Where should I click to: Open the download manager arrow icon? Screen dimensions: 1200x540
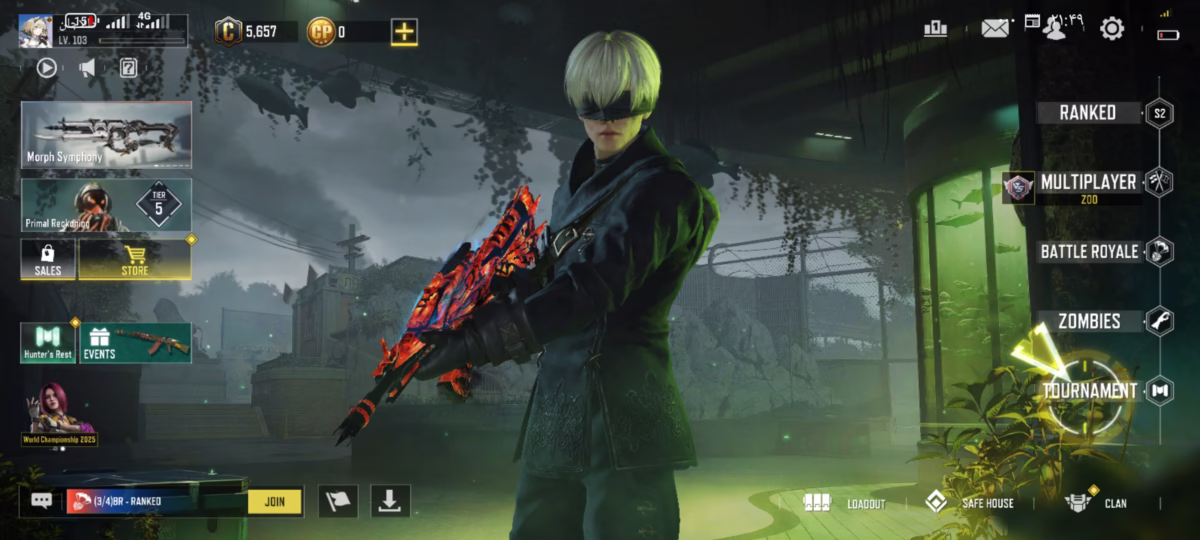[389, 501]
